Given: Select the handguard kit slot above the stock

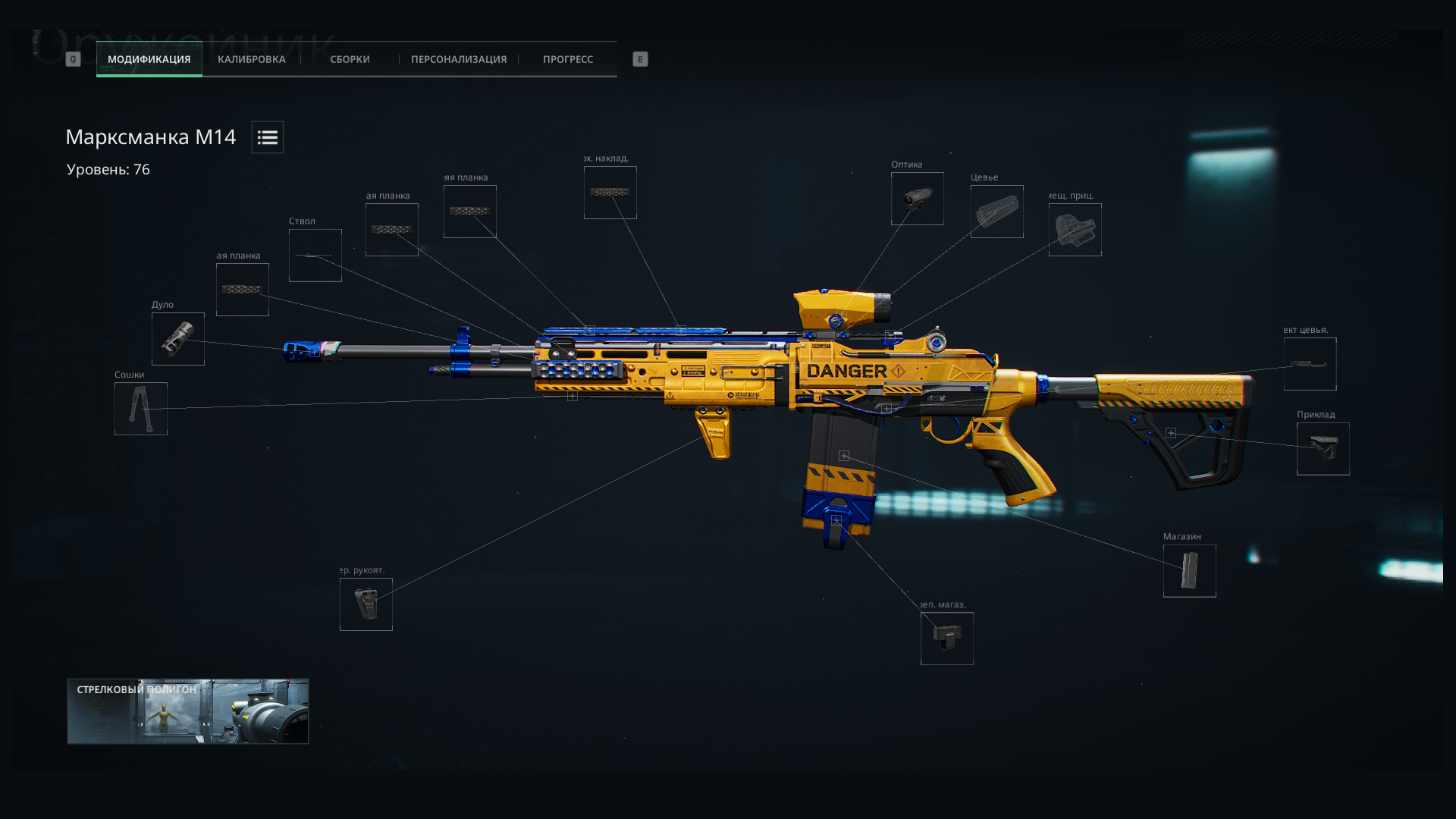Looking at the screenshot, I should tap(1310, 364).
